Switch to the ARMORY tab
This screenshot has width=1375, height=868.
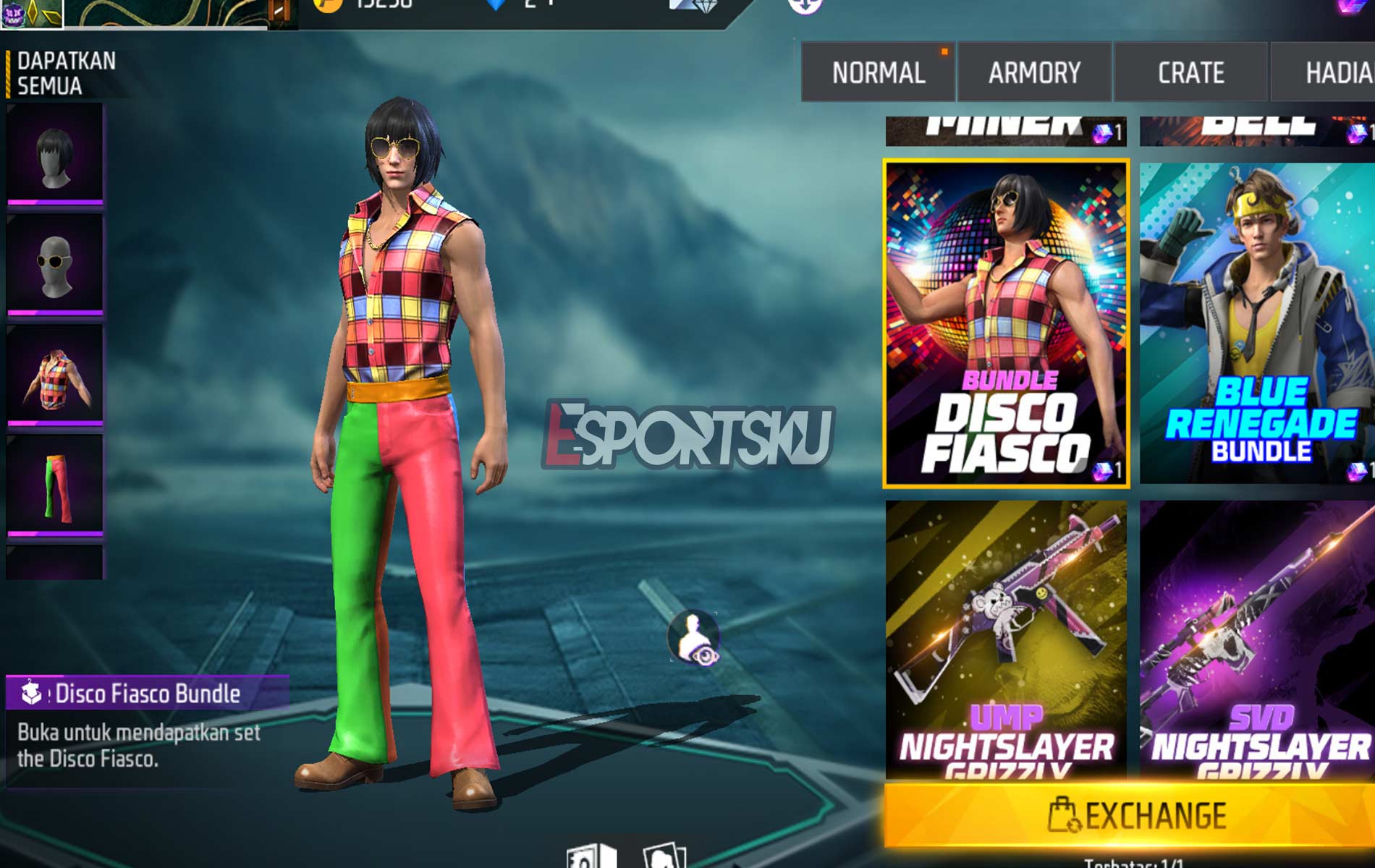click(x=1035, y=72)
